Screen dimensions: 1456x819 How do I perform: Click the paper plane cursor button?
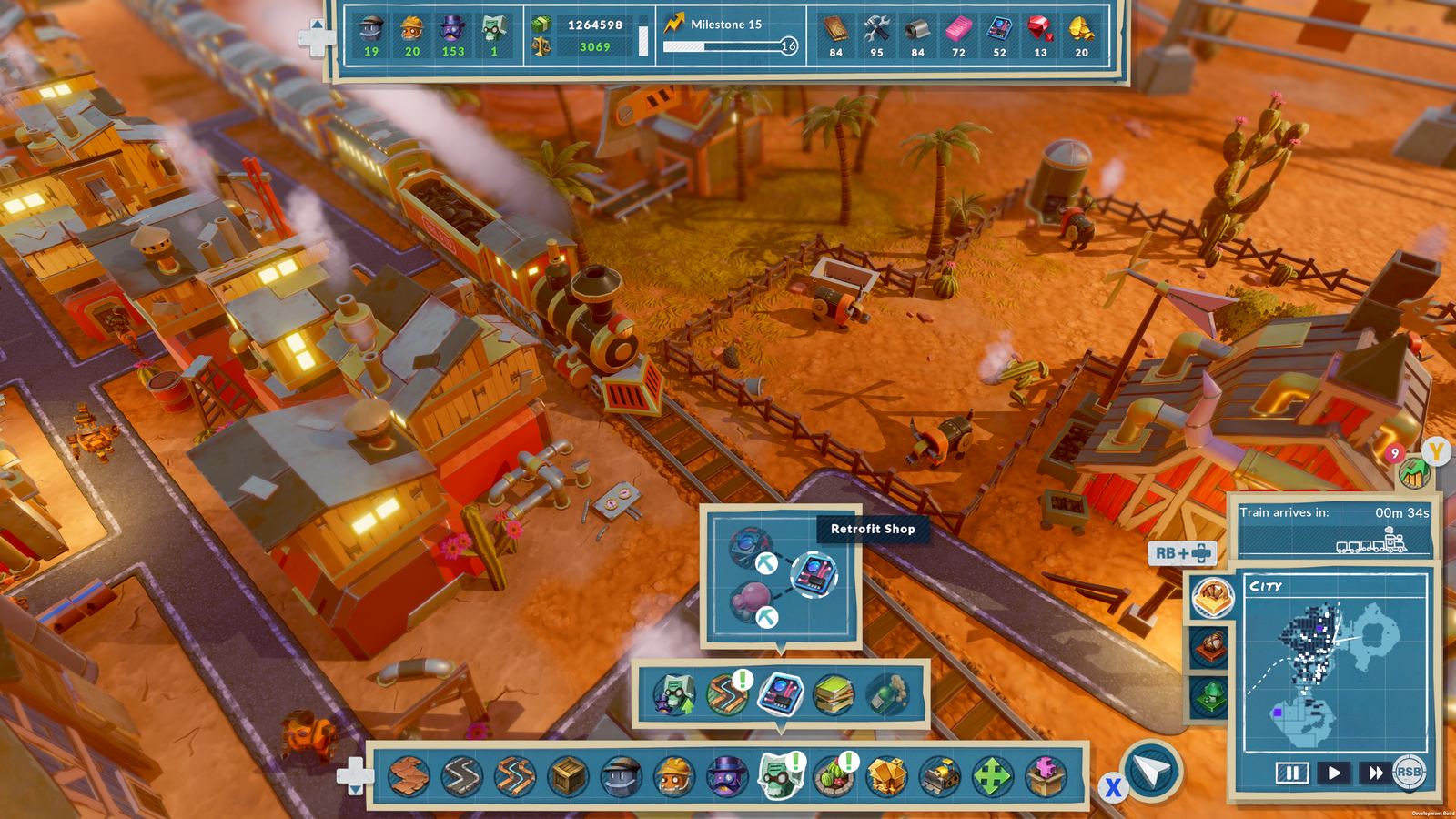tap(1152, 773)
